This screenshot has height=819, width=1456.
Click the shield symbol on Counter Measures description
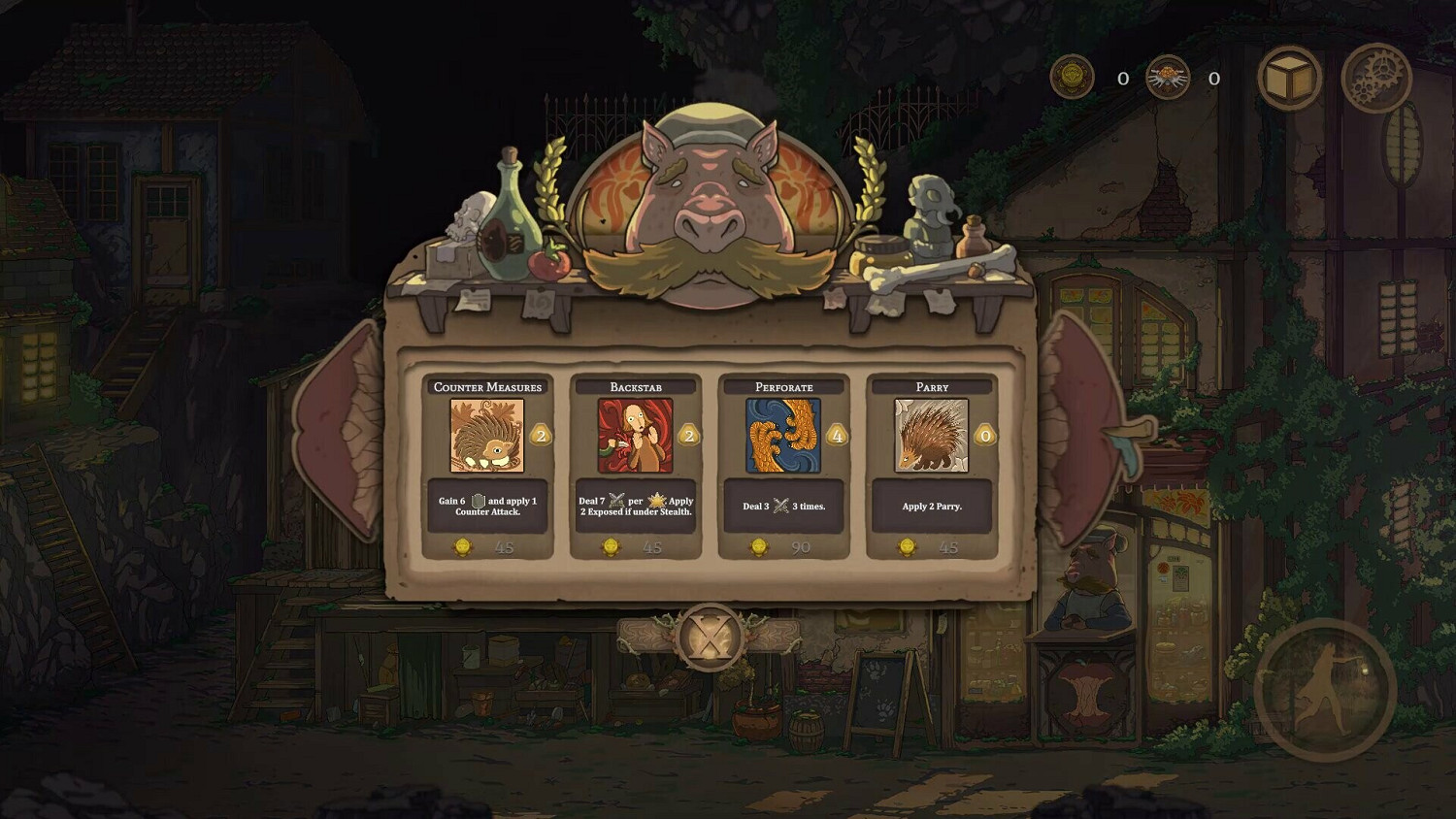coord(479,499)
